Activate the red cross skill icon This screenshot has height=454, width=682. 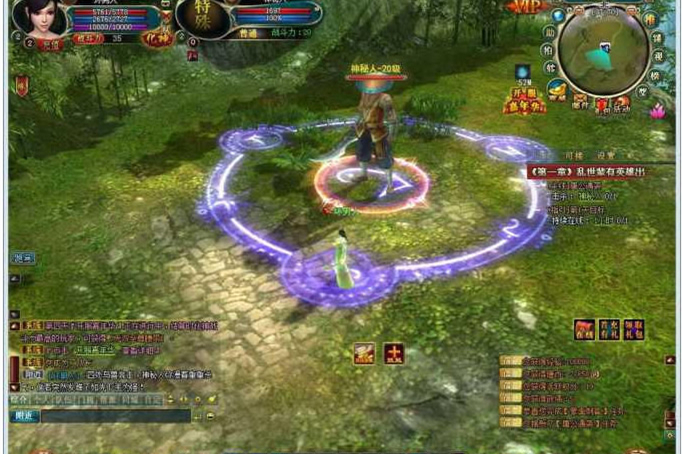point(394,353)
